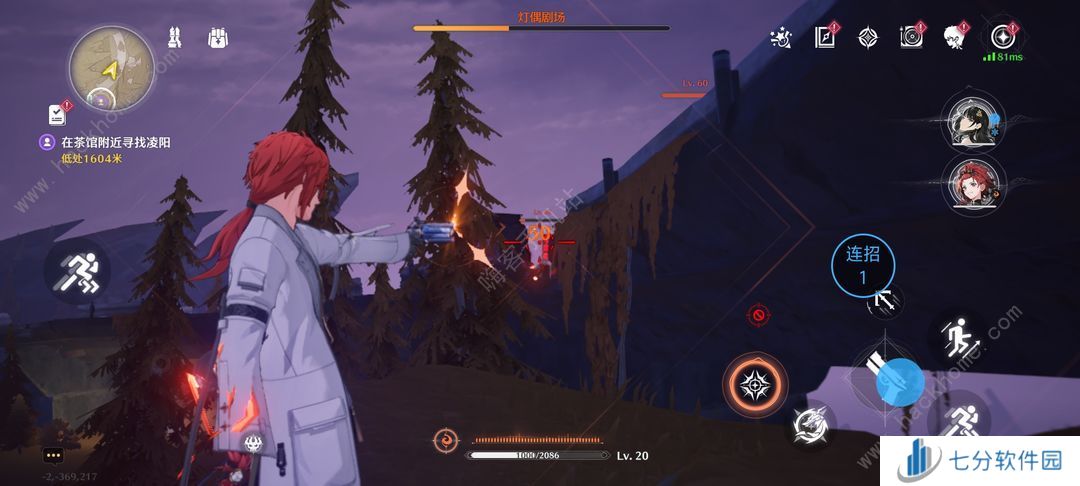Open the four-point star diamond icon
This screenshot has width=1080, height=486.
click(x=868, y=38)
